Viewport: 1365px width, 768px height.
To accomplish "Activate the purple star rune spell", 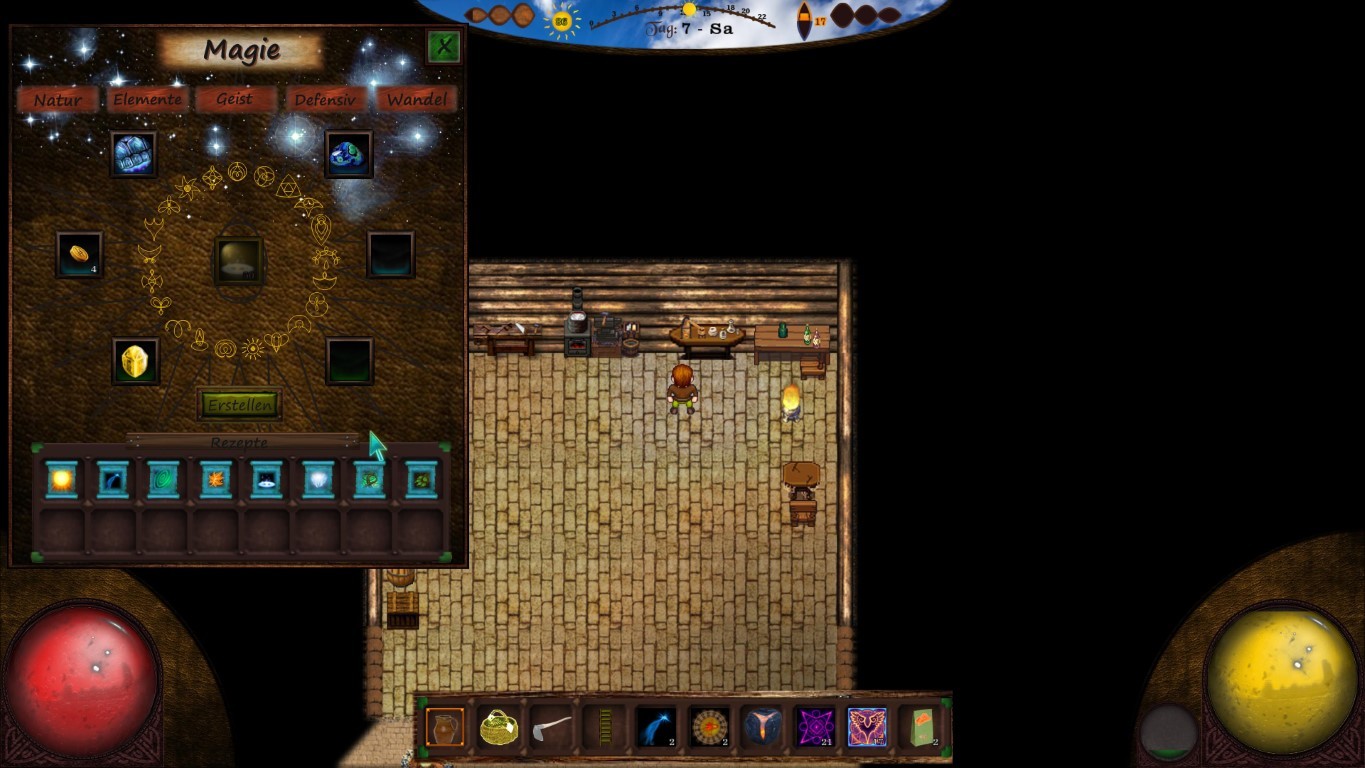I will [815, 727].
